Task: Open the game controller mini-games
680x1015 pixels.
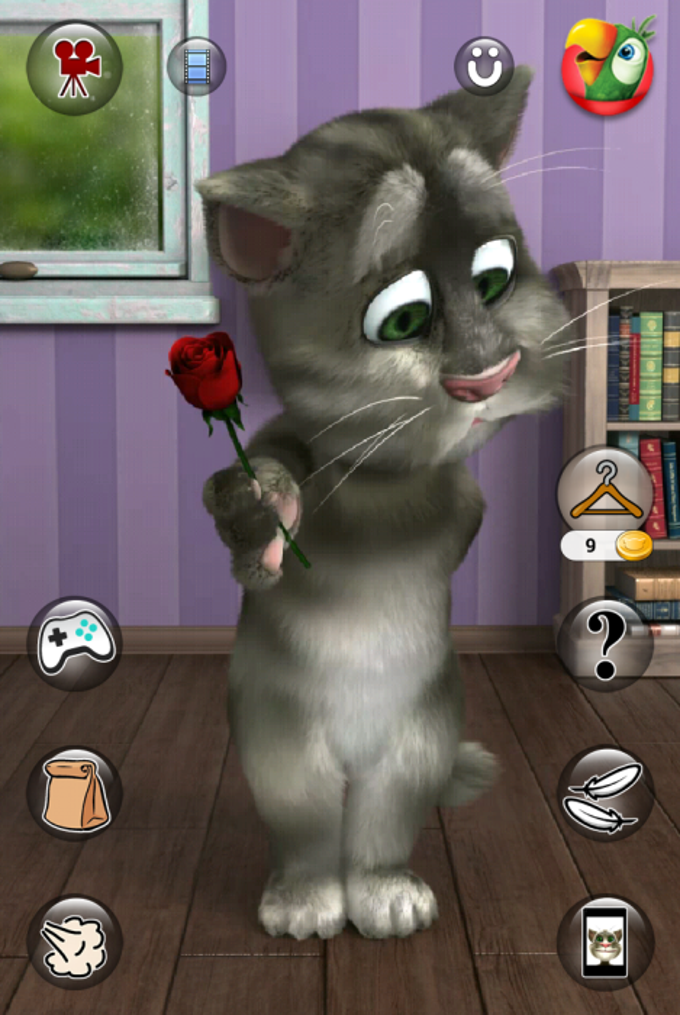Action: point(75,643)
